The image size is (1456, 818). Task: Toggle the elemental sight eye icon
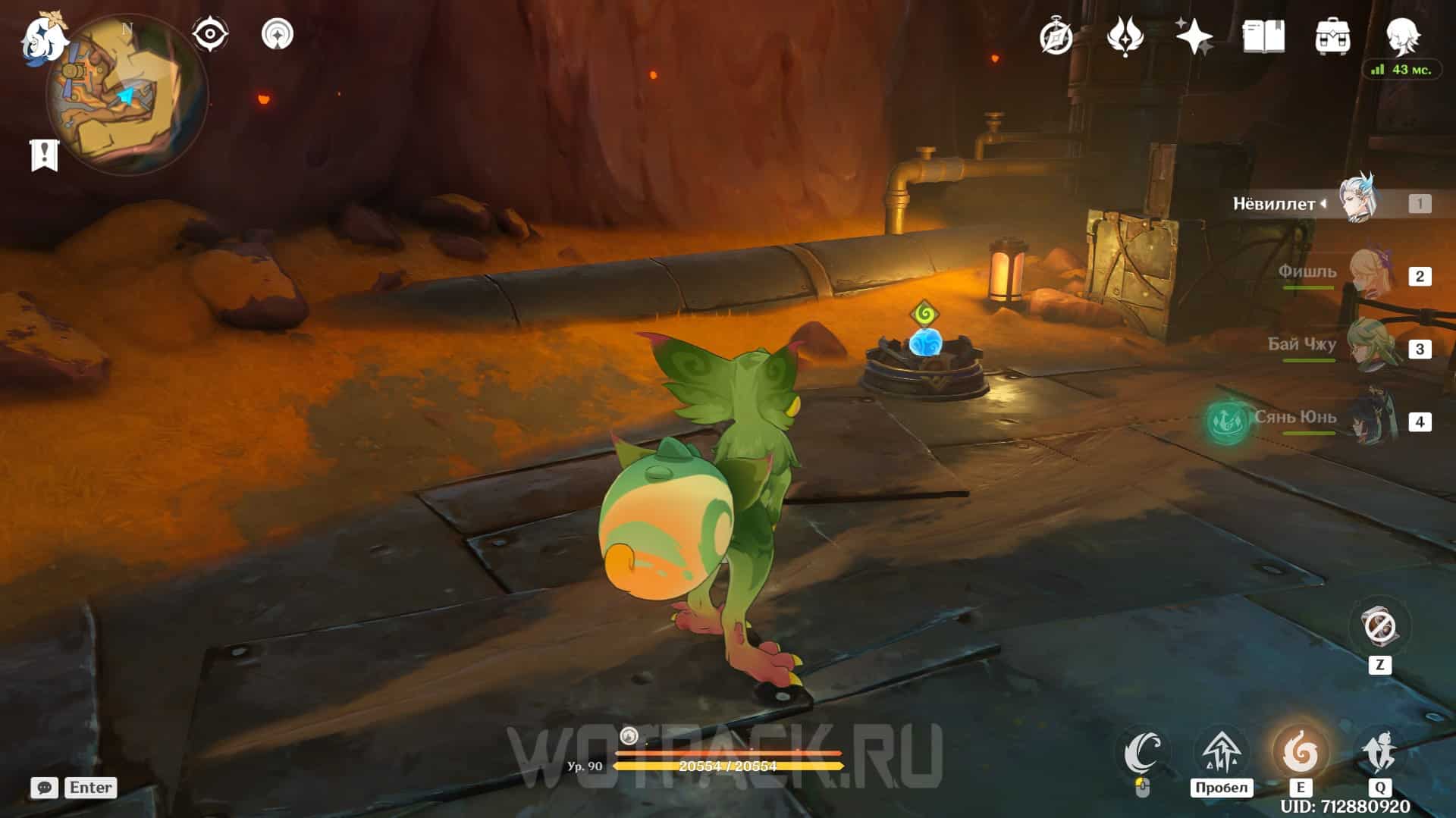210,34
